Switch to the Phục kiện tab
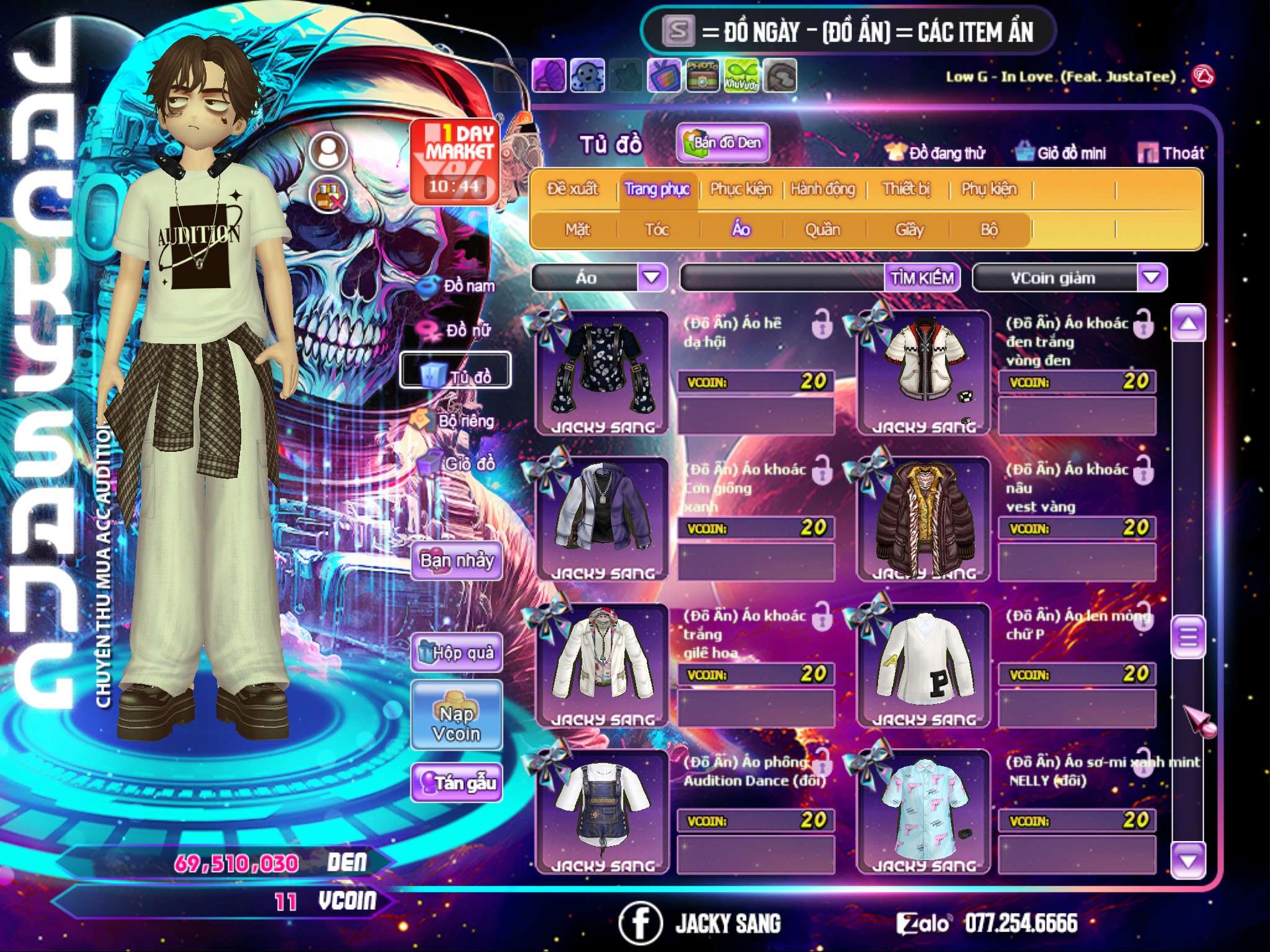The height and width of the screenshot is (952, 1270). coord(740,189)
